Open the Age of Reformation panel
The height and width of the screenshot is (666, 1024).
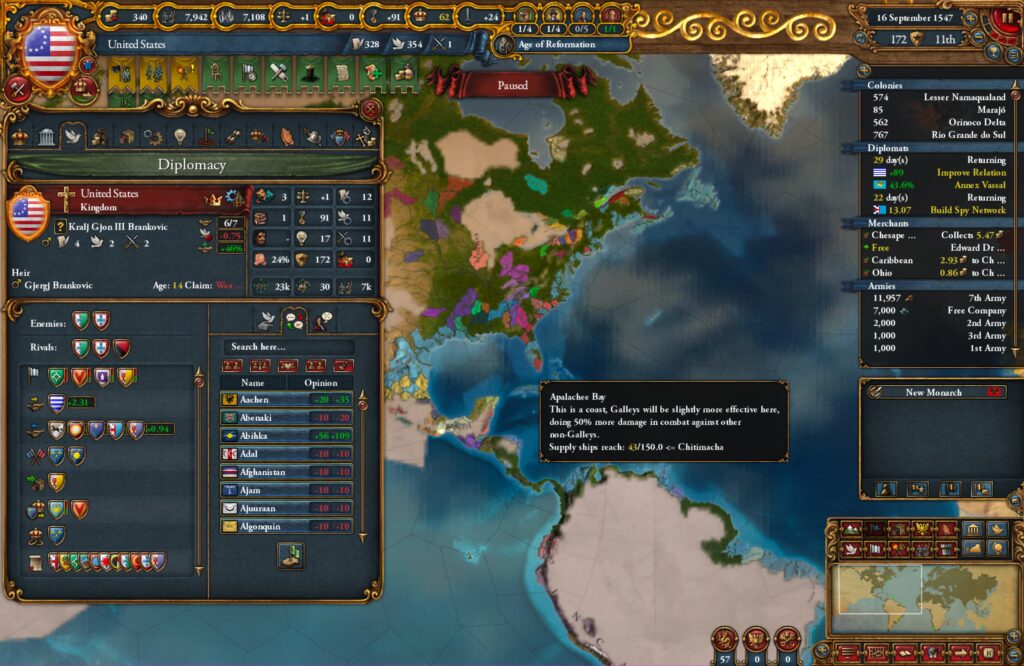click(x=558, y=44)
